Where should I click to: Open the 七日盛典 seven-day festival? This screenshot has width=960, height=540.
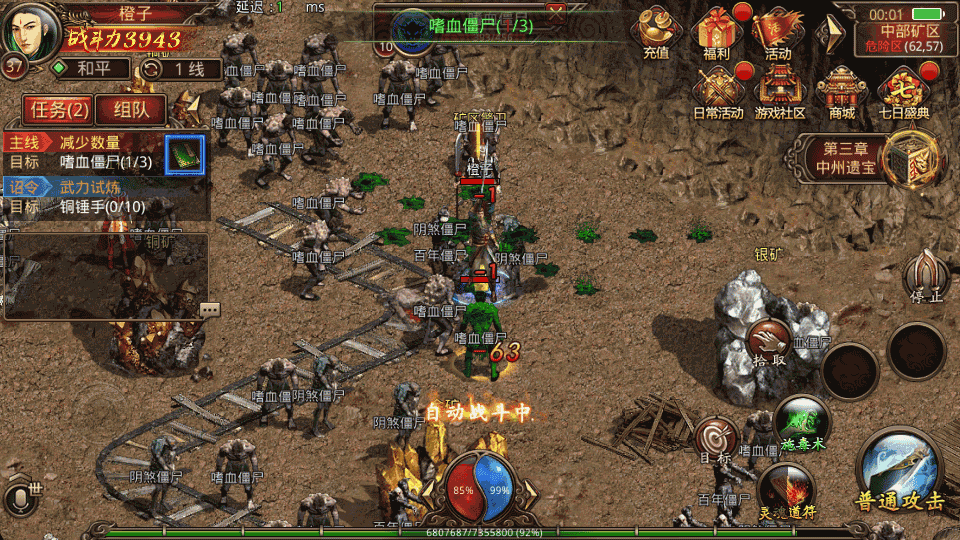point(903,91)
